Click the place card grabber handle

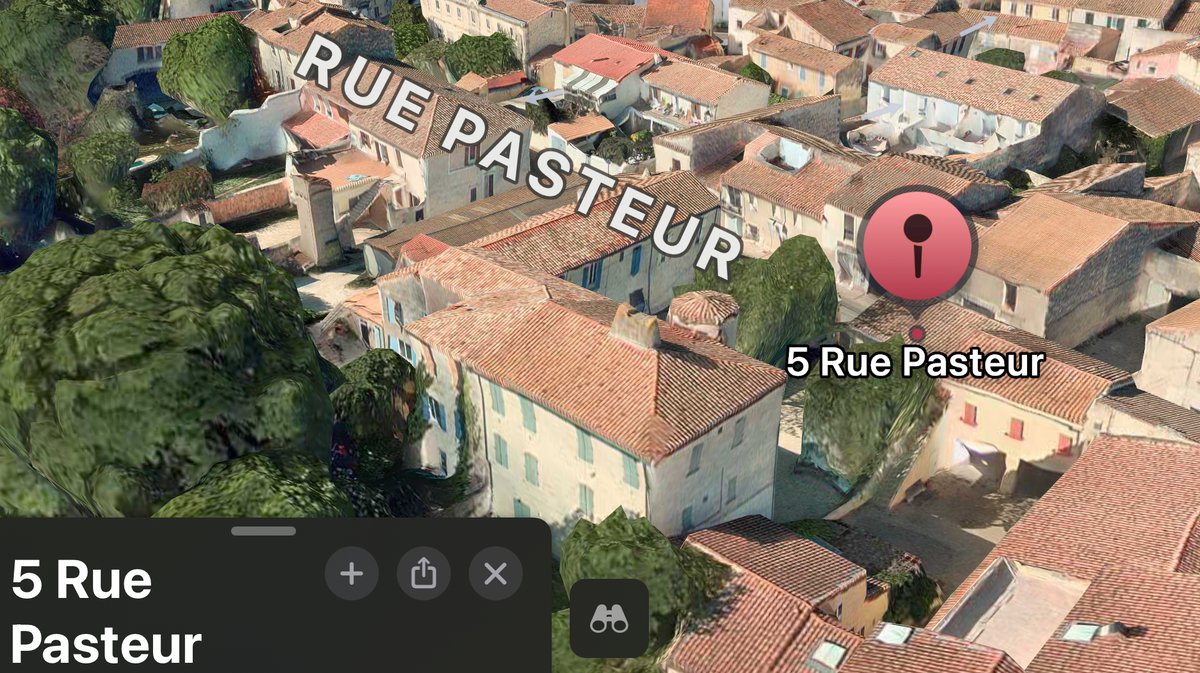click(x=263, y=531)
